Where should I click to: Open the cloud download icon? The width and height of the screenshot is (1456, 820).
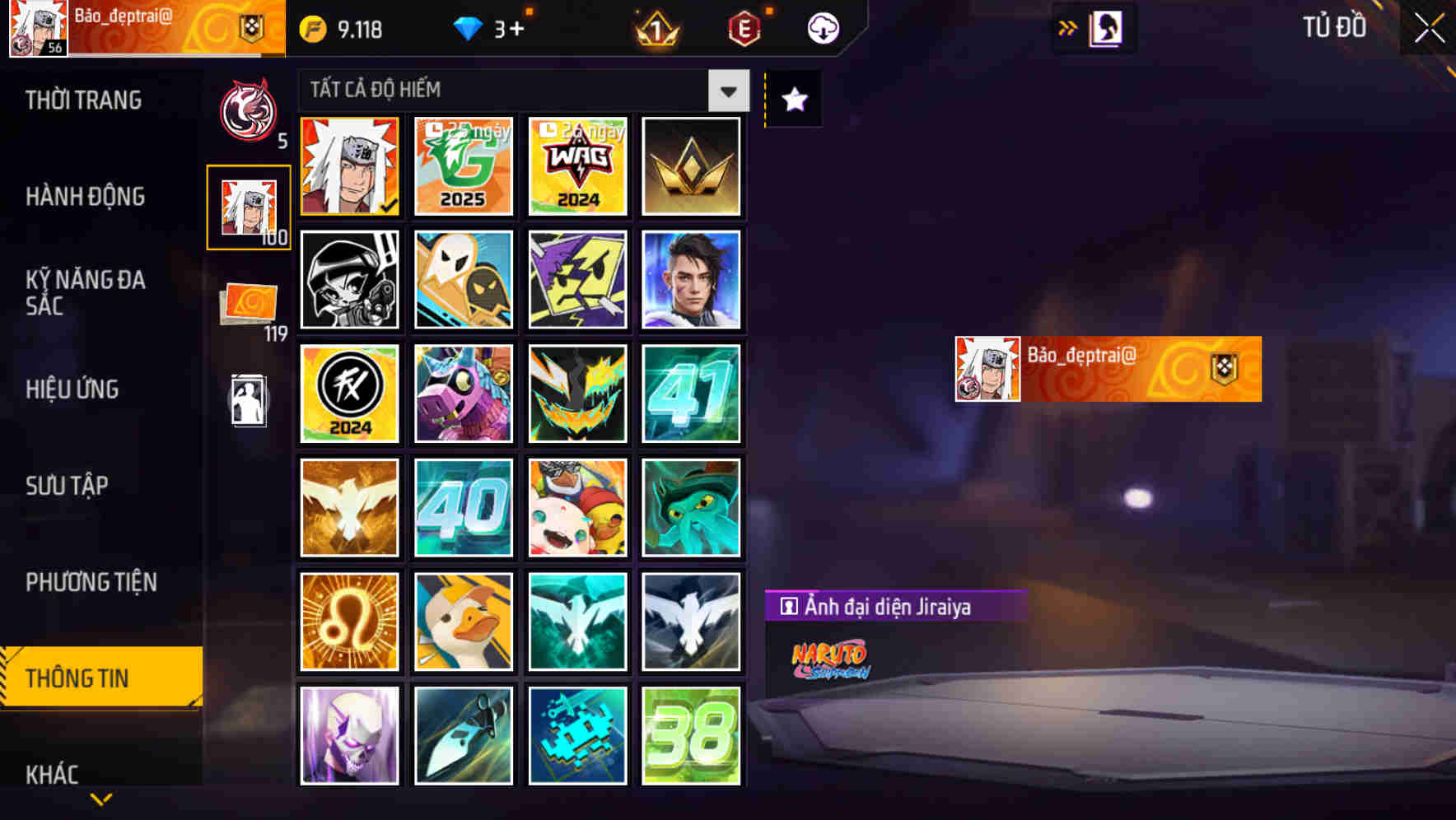click(822, 28)
